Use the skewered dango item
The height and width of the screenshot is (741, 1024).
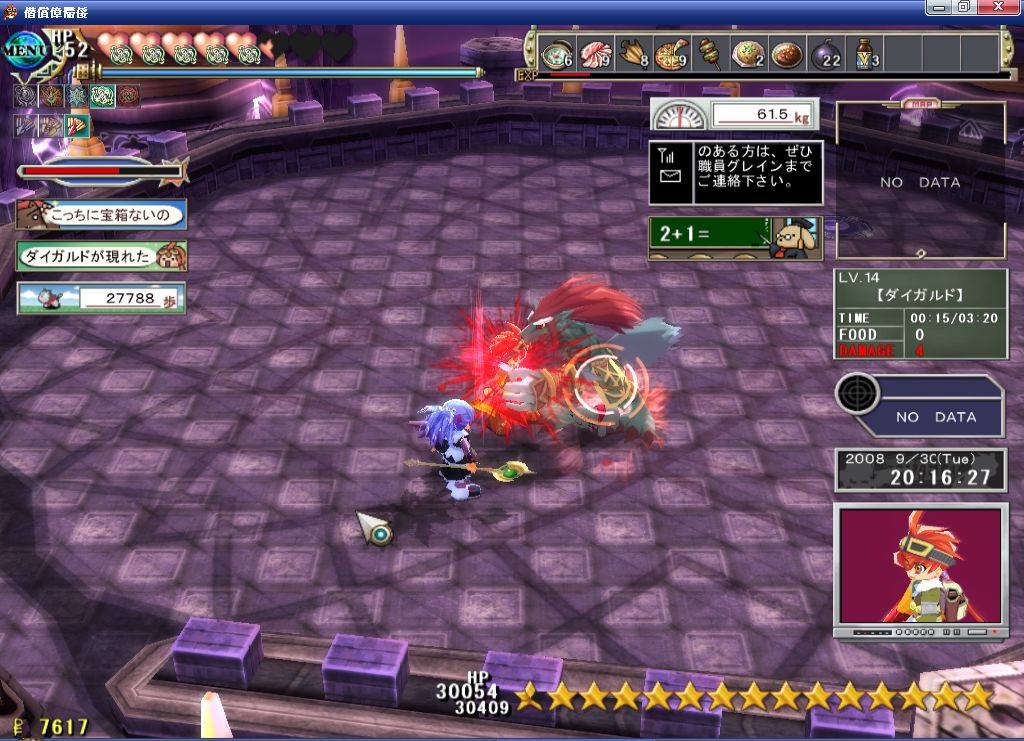[x=709, y=53]
